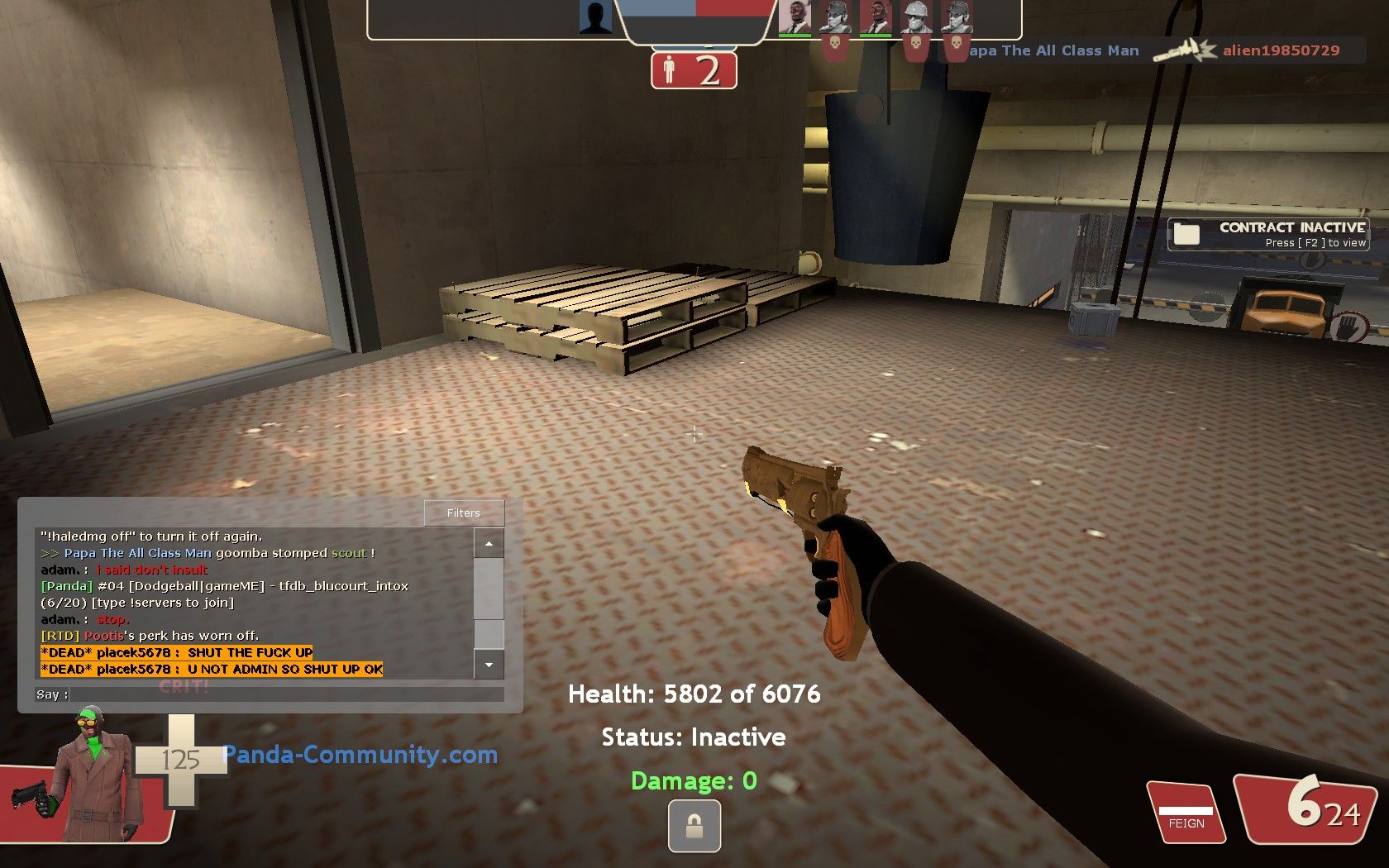Click the chat scroll up arrow
The height and width of the screenshot is (868, 1389).
pos(489,544)
